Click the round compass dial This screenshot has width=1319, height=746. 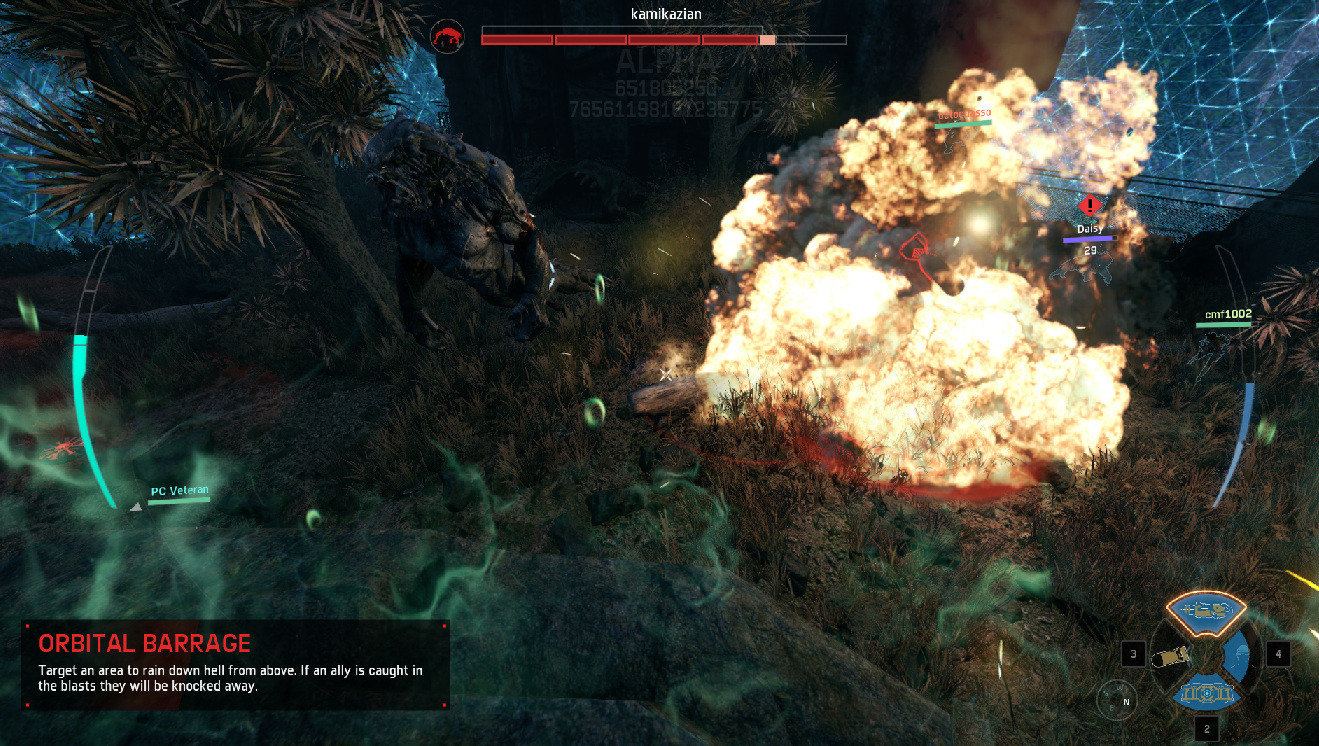pyautogui.click(x=1114, y=698)
